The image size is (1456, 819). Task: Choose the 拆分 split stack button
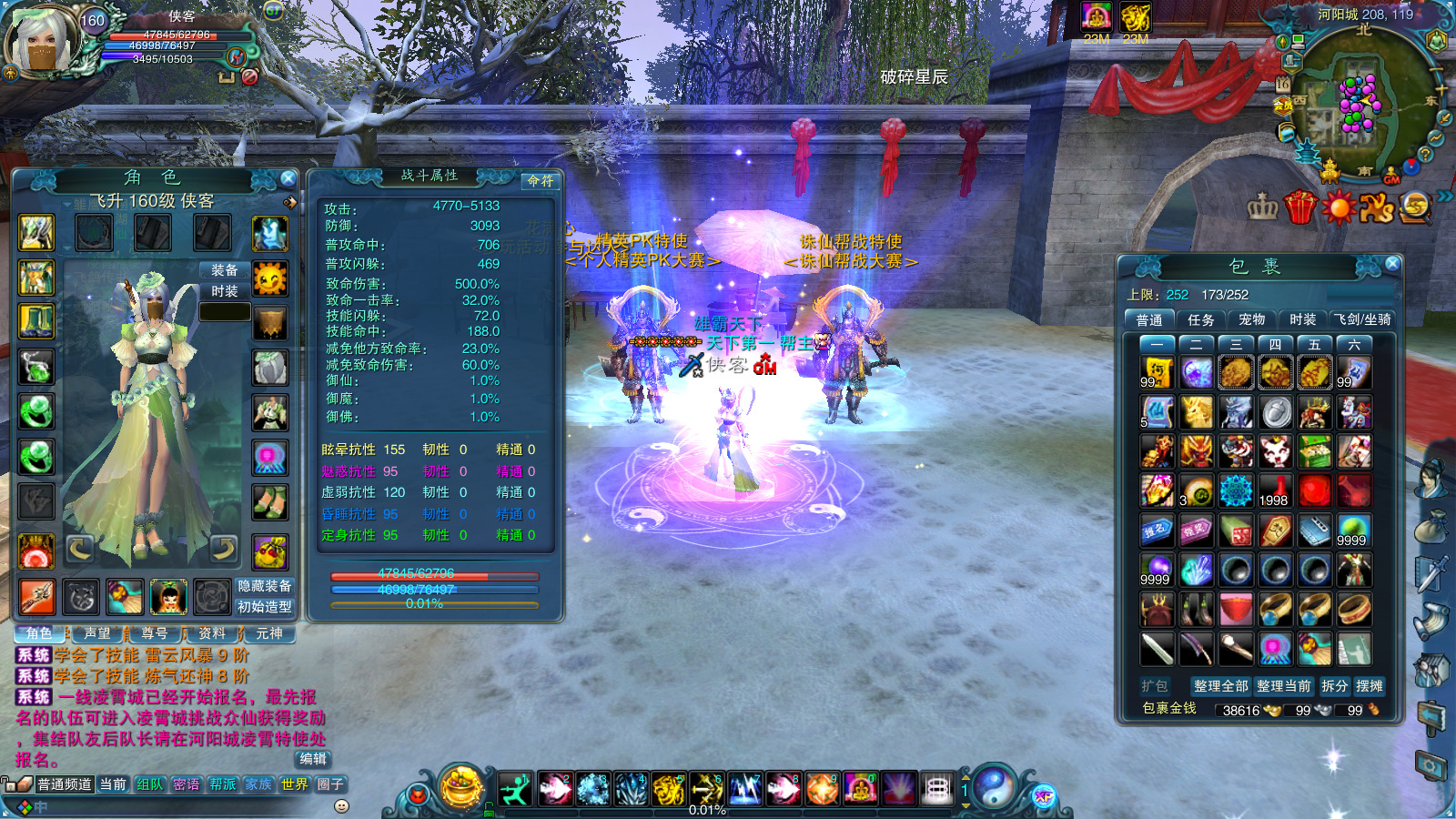coord(1334,686)
